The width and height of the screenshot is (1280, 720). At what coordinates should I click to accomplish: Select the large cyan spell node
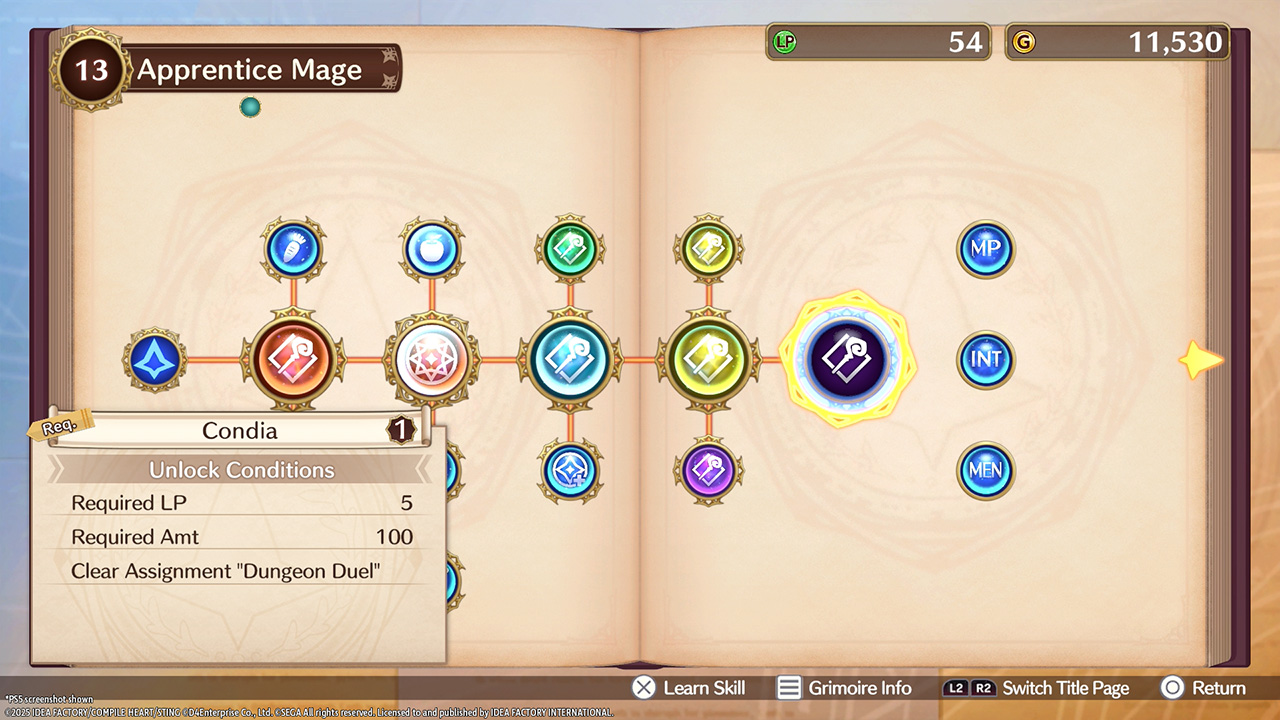click(x=570, y=360)
